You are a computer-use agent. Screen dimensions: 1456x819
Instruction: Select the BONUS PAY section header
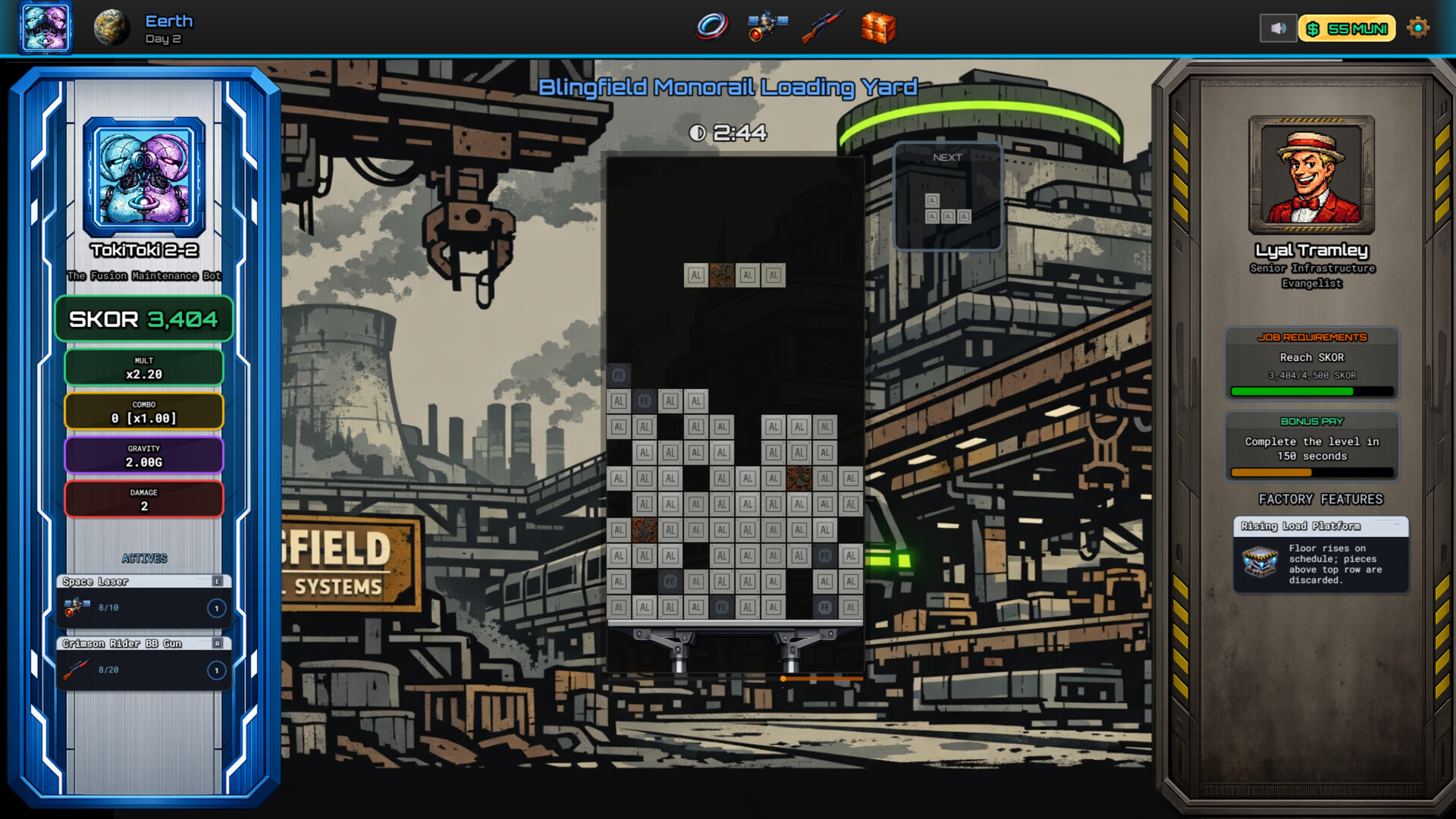1311,422
